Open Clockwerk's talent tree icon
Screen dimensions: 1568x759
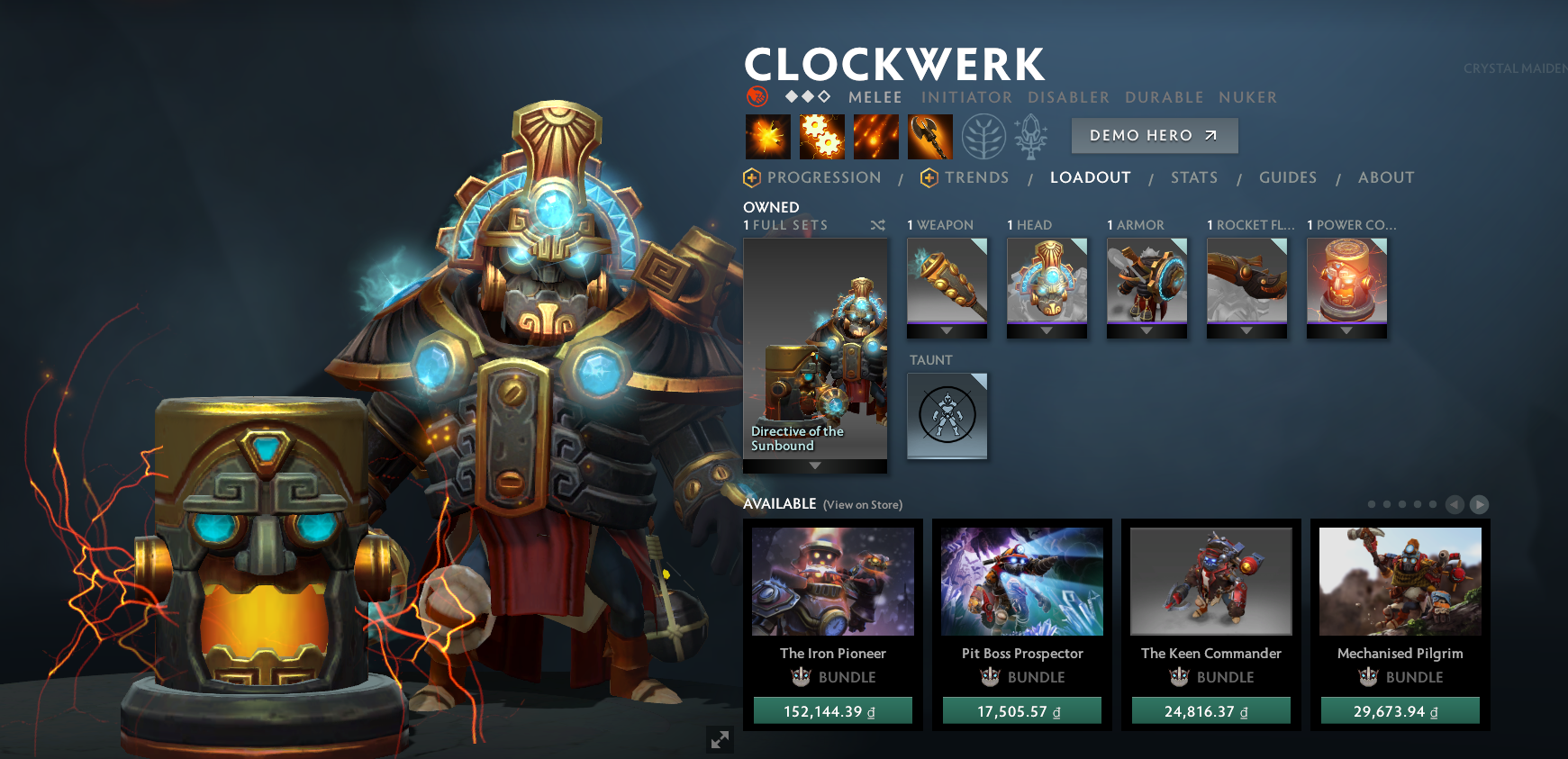point(984,136)
